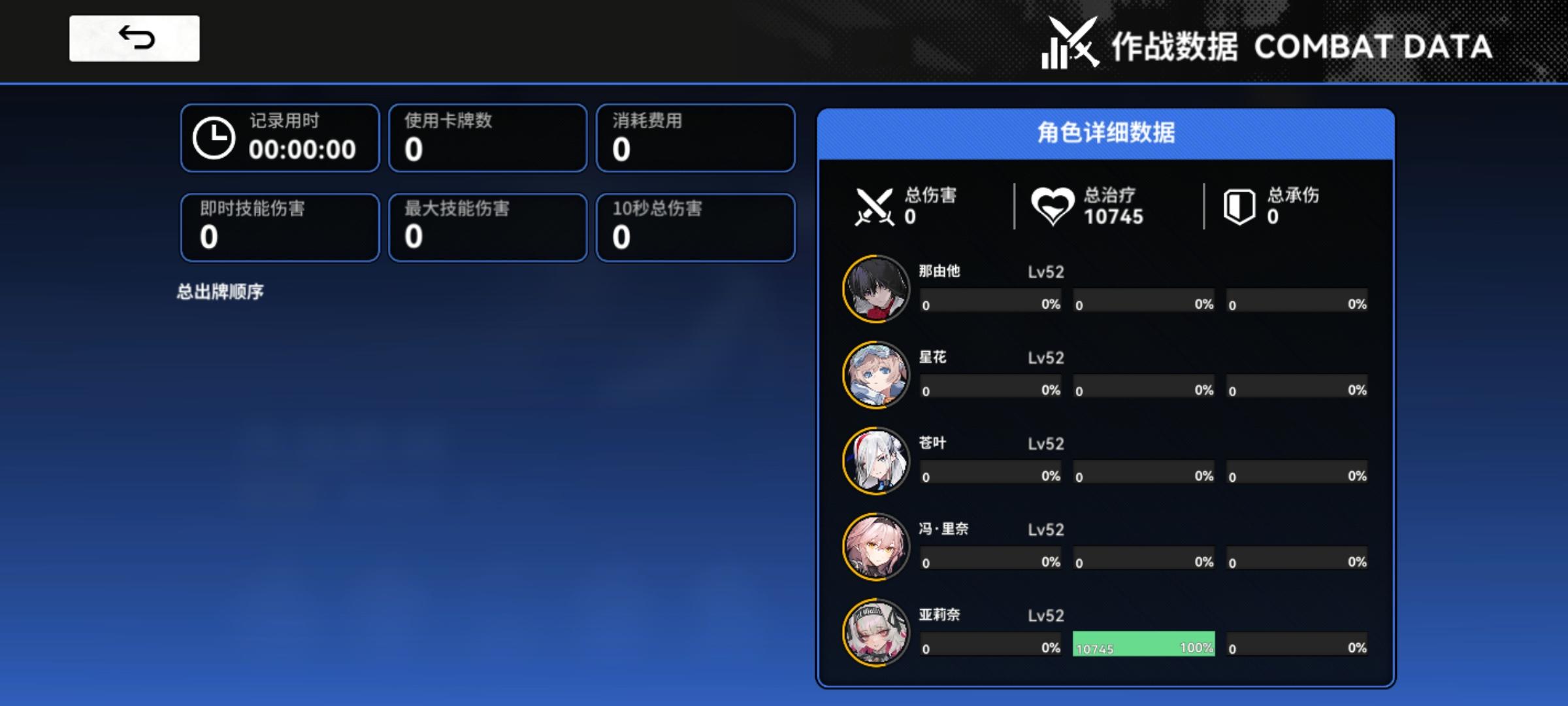Click the 消耗费用 stat card
1568x706 pixels.
(694, 138)
